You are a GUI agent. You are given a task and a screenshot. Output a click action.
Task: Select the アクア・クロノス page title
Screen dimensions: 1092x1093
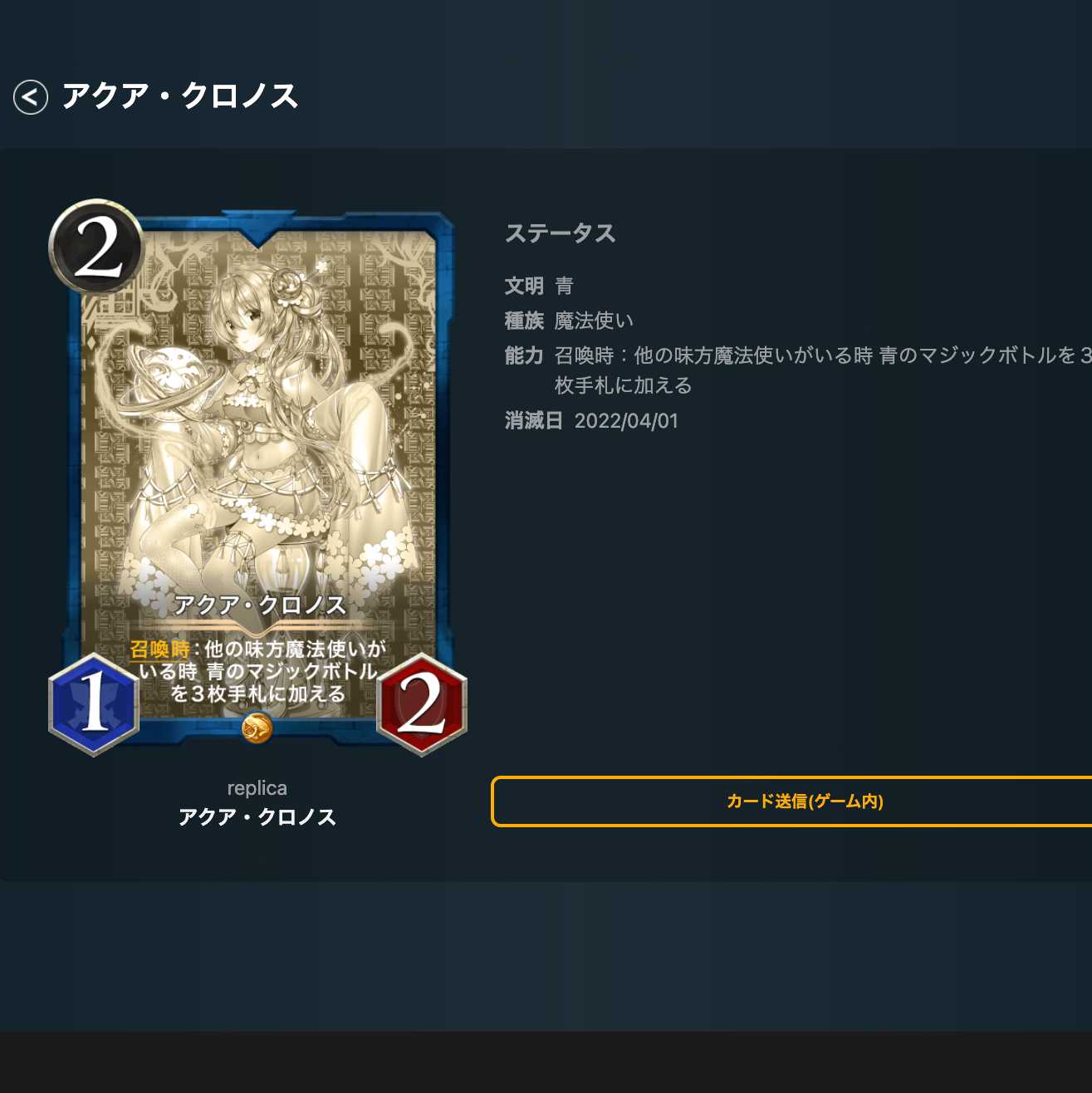tap(183, 96)
